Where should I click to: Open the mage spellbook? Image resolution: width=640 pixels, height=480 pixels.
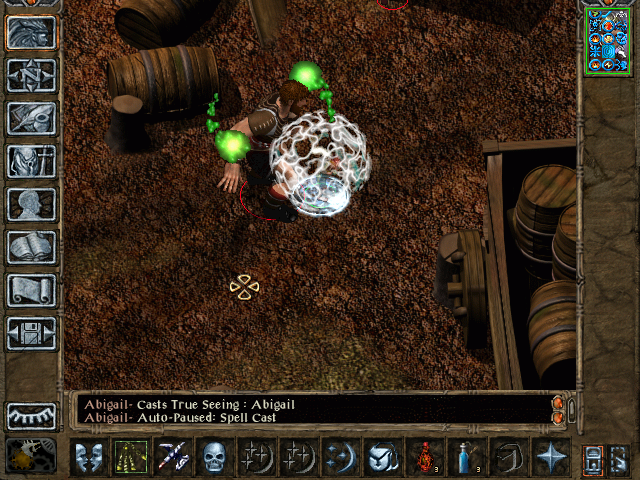pos(32,247)
